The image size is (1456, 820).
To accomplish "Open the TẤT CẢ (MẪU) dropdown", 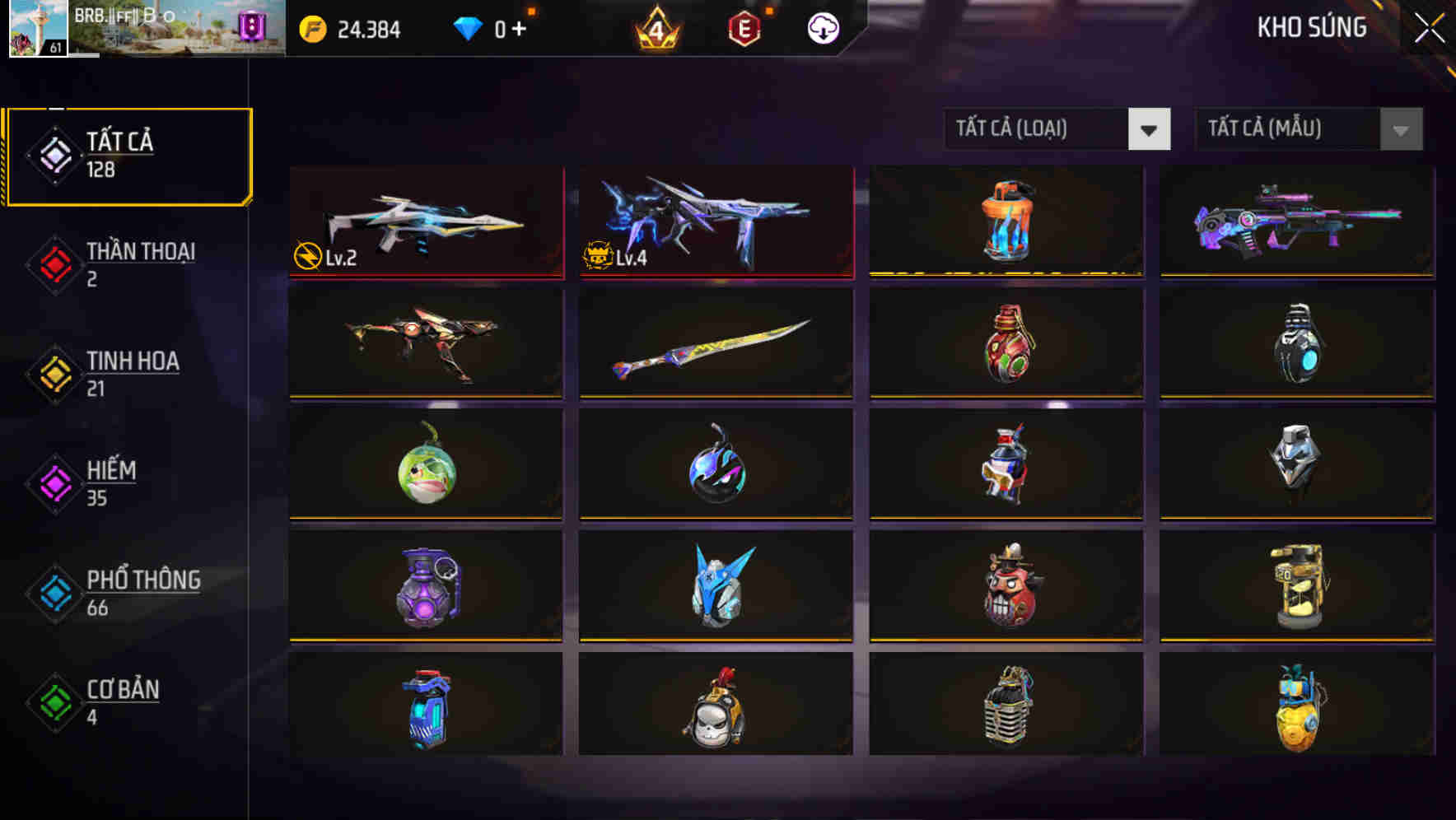I will click(x=1285, y=129).
